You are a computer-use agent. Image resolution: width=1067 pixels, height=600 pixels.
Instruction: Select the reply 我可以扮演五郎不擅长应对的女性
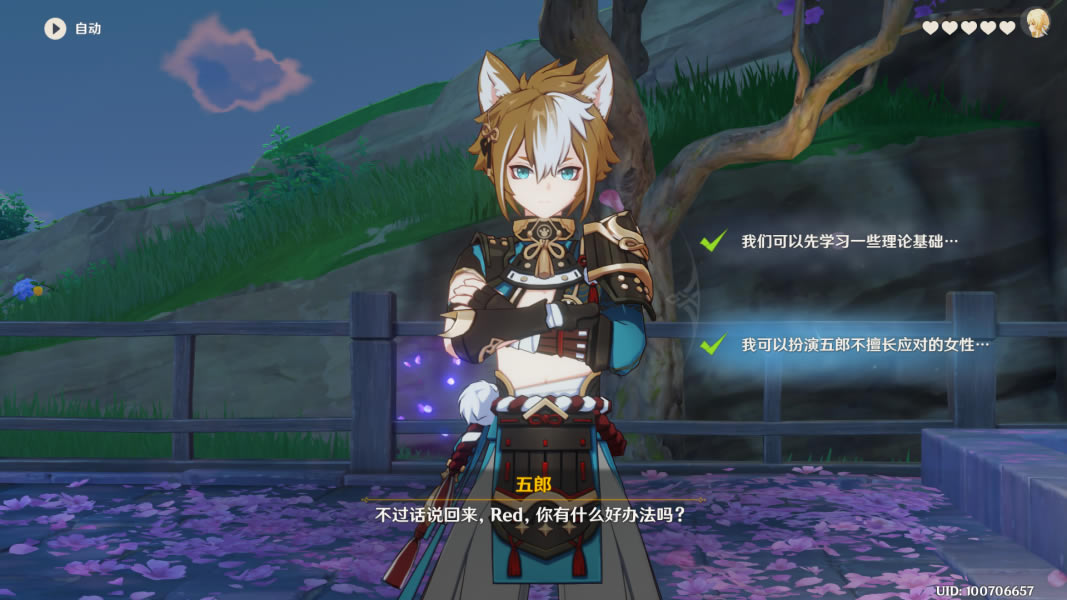point(864,344)
